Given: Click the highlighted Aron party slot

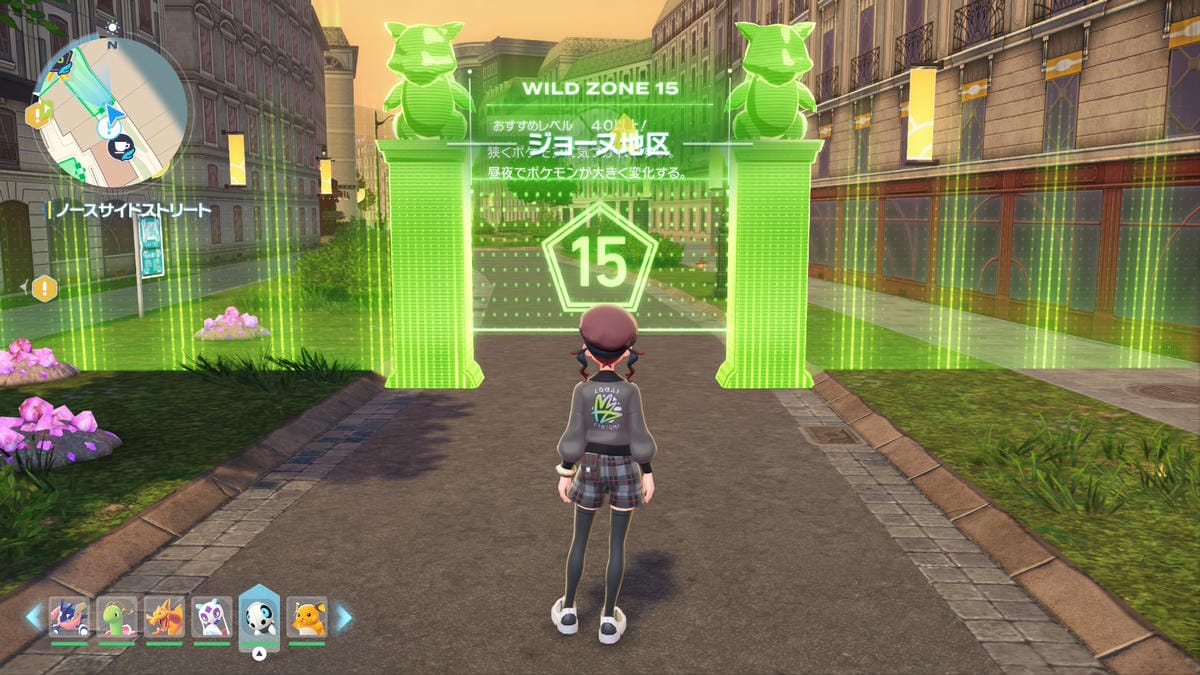Looking at the screenshot, I should tap(259, 617).
